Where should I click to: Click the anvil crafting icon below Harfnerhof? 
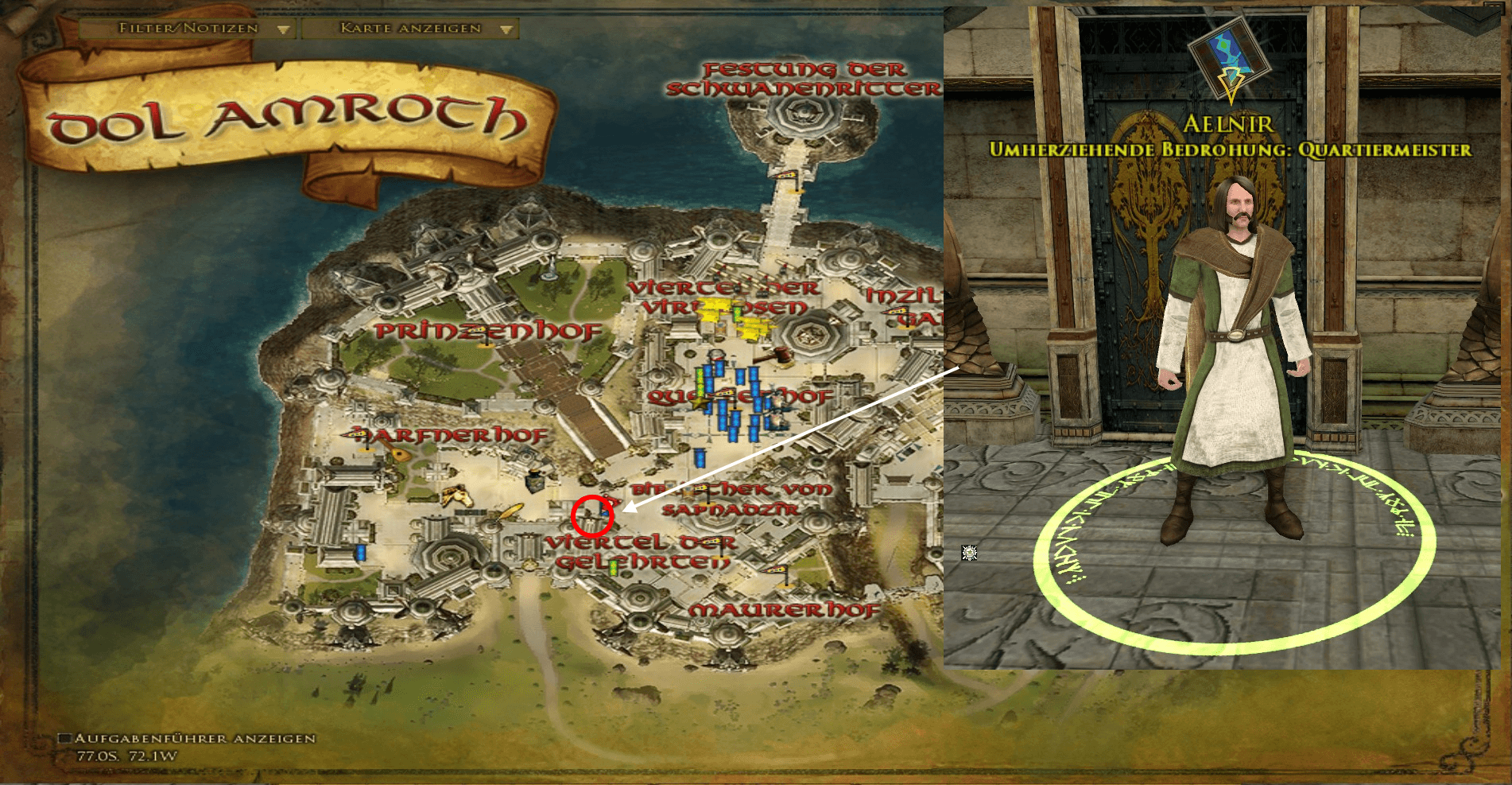536,481
